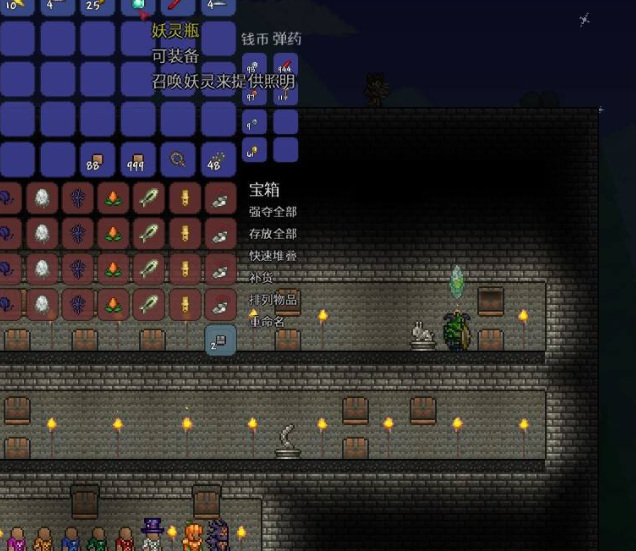Select the gold coin slot showing 61

pos(256,151)
